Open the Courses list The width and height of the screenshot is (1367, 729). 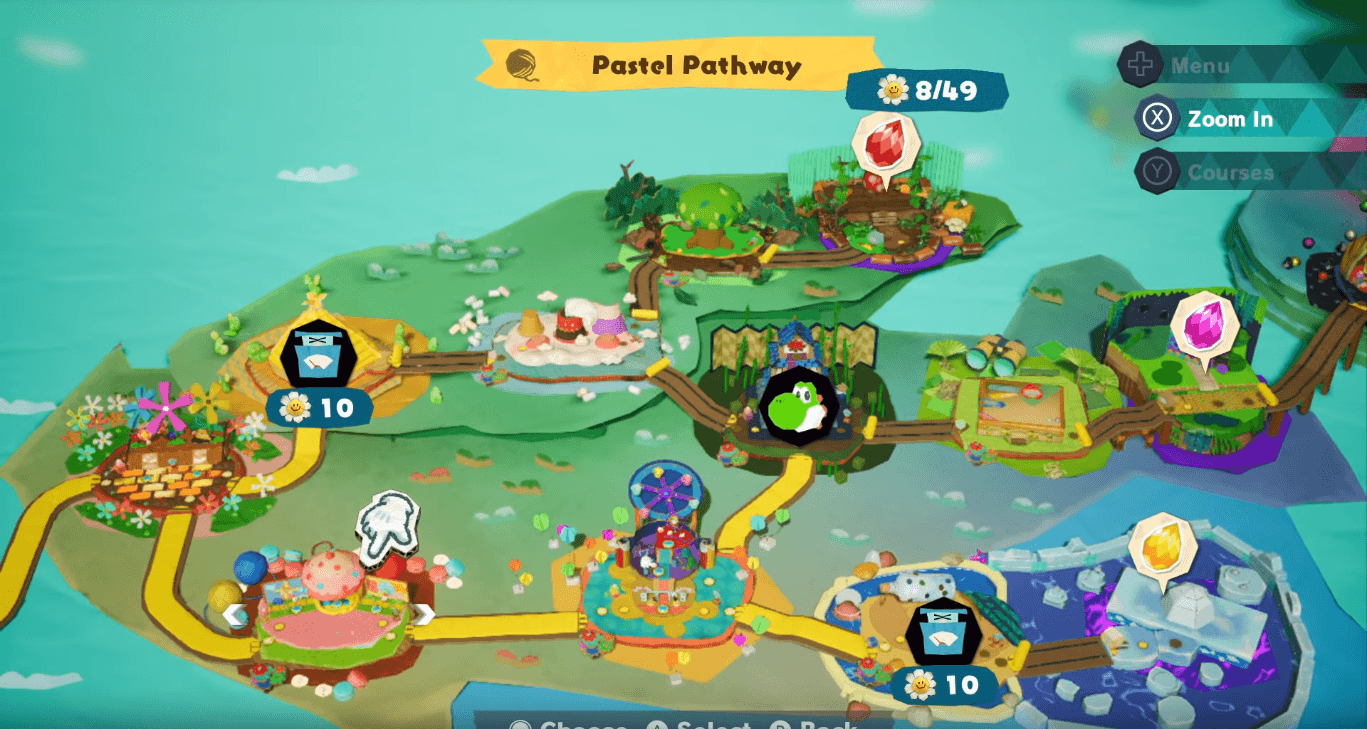(1229, 172)
